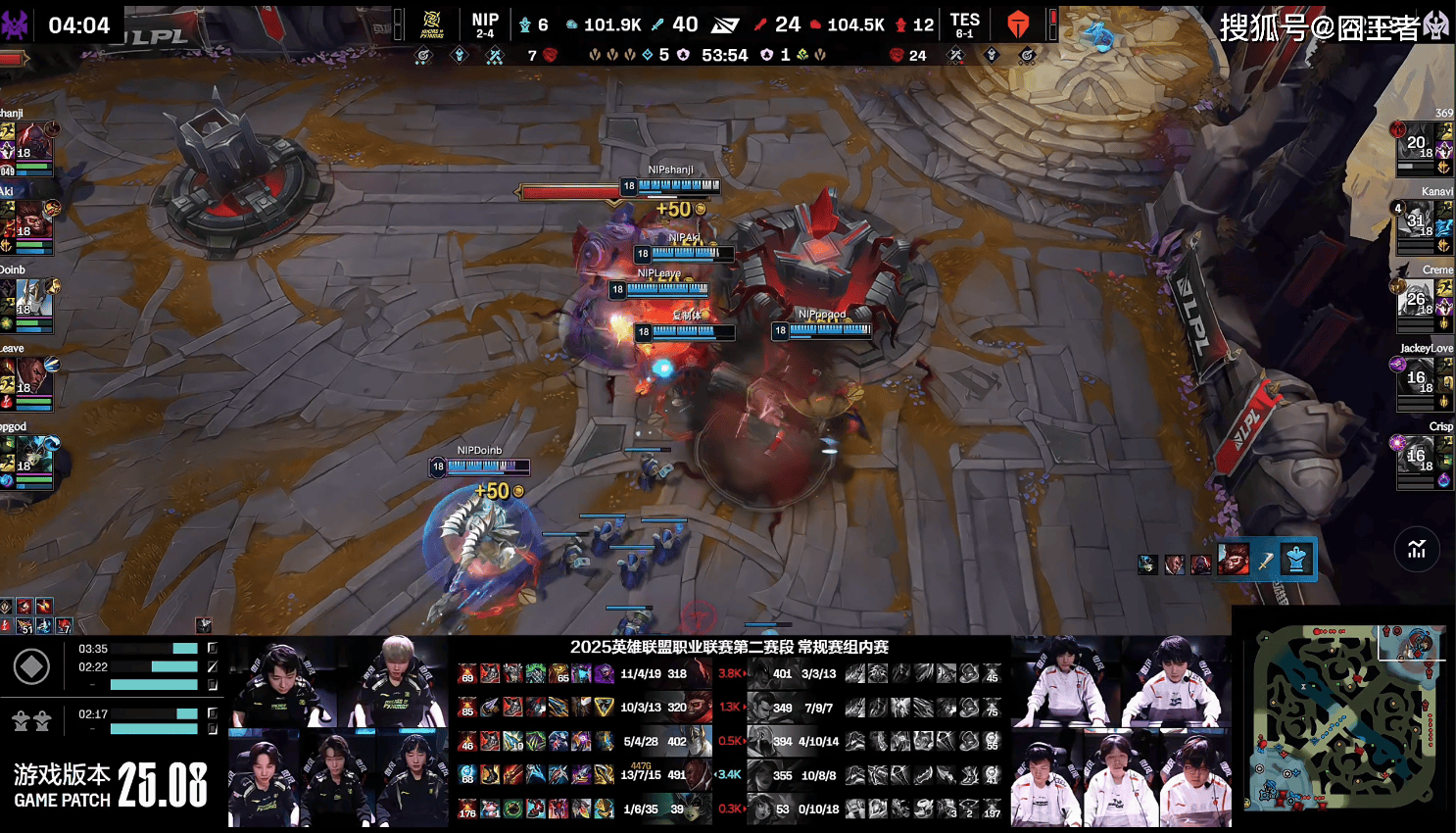Viewport: 1456px width, 833px height.
Task: Click the LPL league logo at top-left
Action: tap(157, 37)
